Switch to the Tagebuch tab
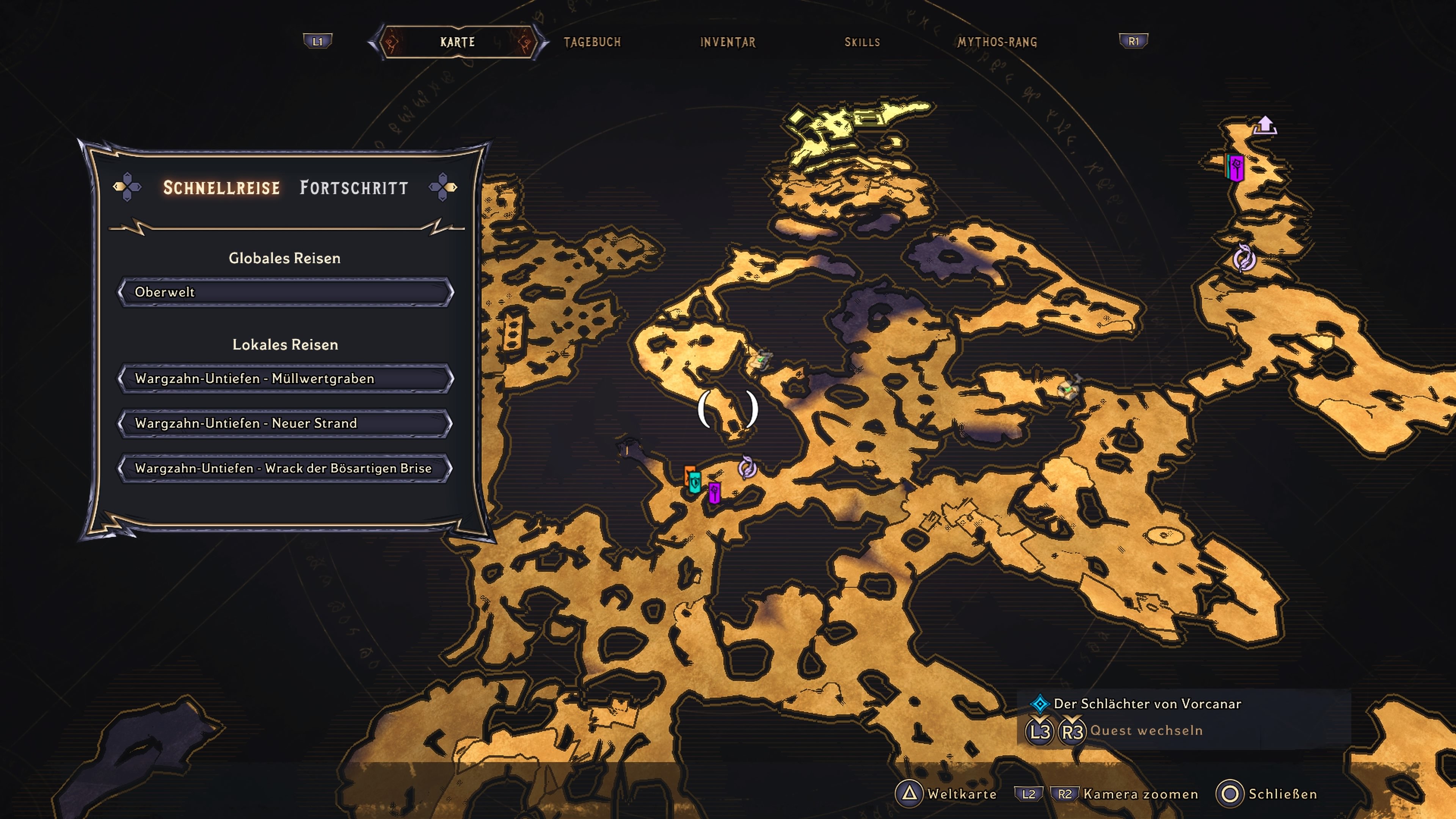Screen dimensions: 1456x819 592,42
